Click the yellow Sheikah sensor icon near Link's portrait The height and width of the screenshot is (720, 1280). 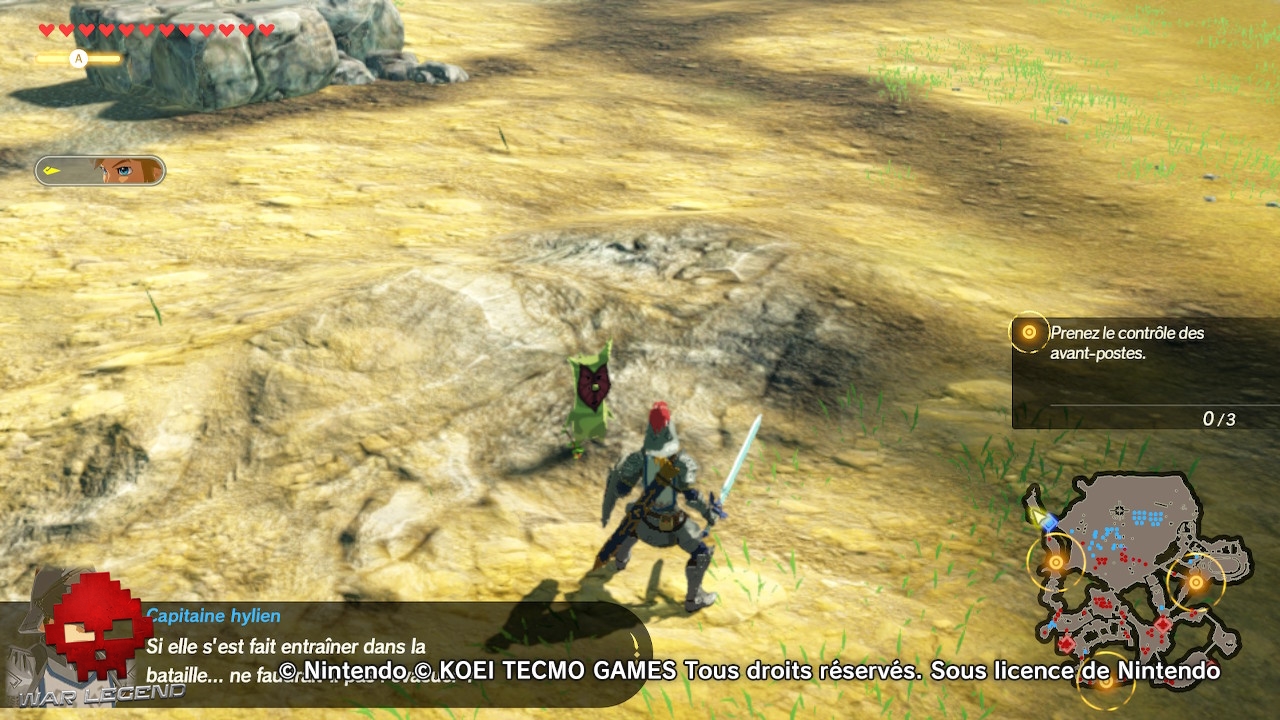[x=51, y=170]
